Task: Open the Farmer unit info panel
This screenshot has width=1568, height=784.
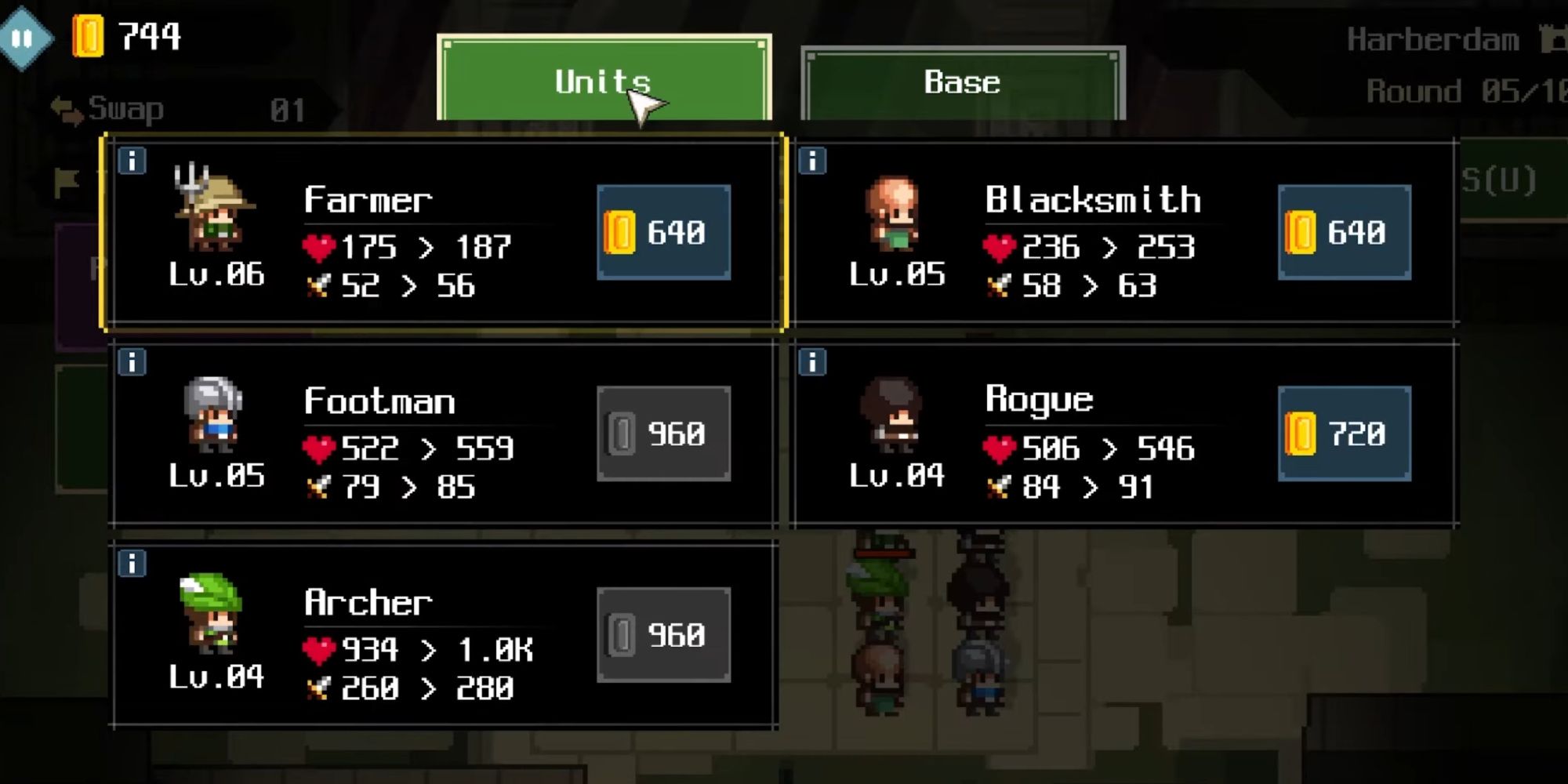Action: tap(131, 162)
